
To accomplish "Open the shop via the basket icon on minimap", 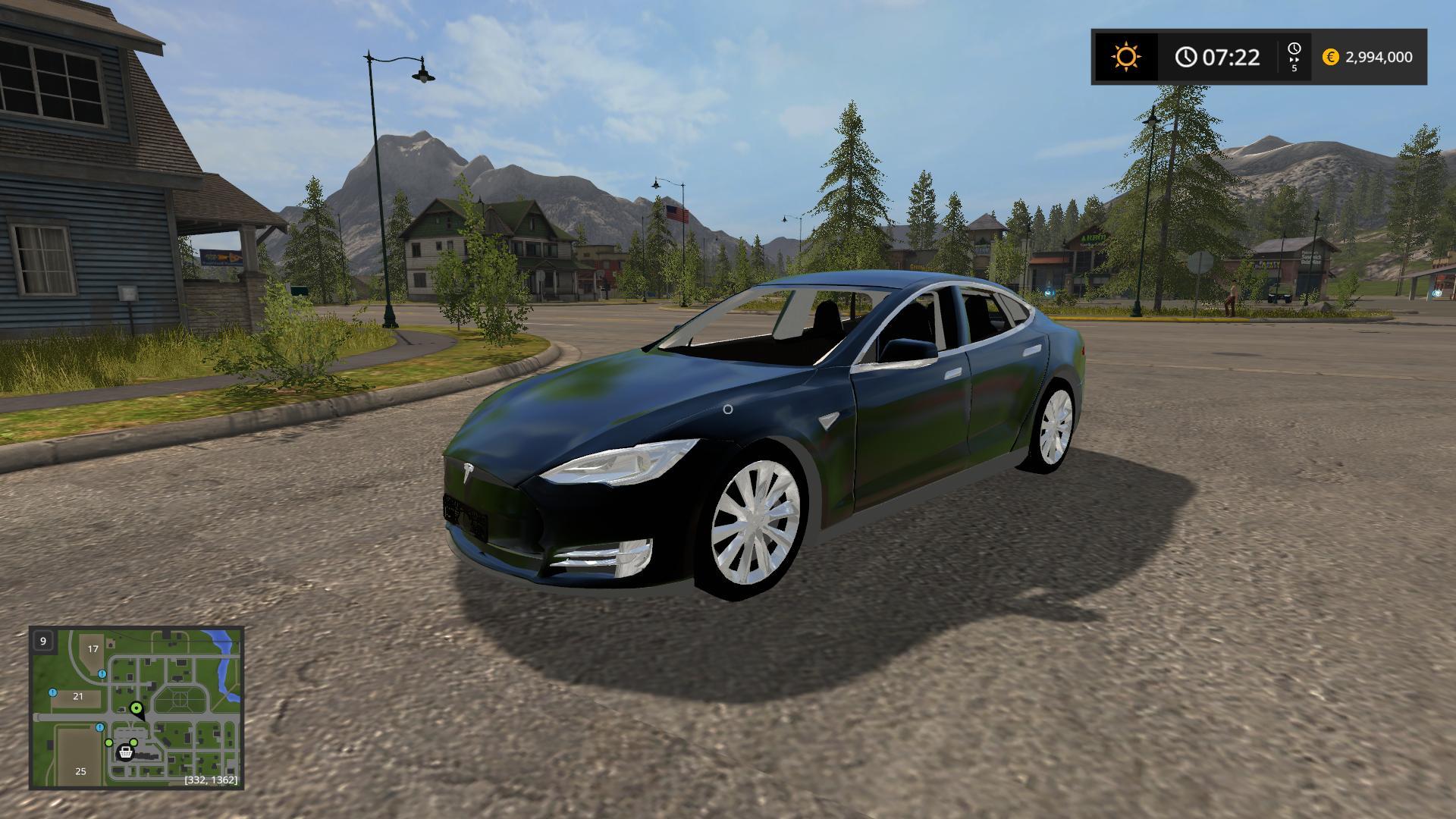I will click(126, 752).
